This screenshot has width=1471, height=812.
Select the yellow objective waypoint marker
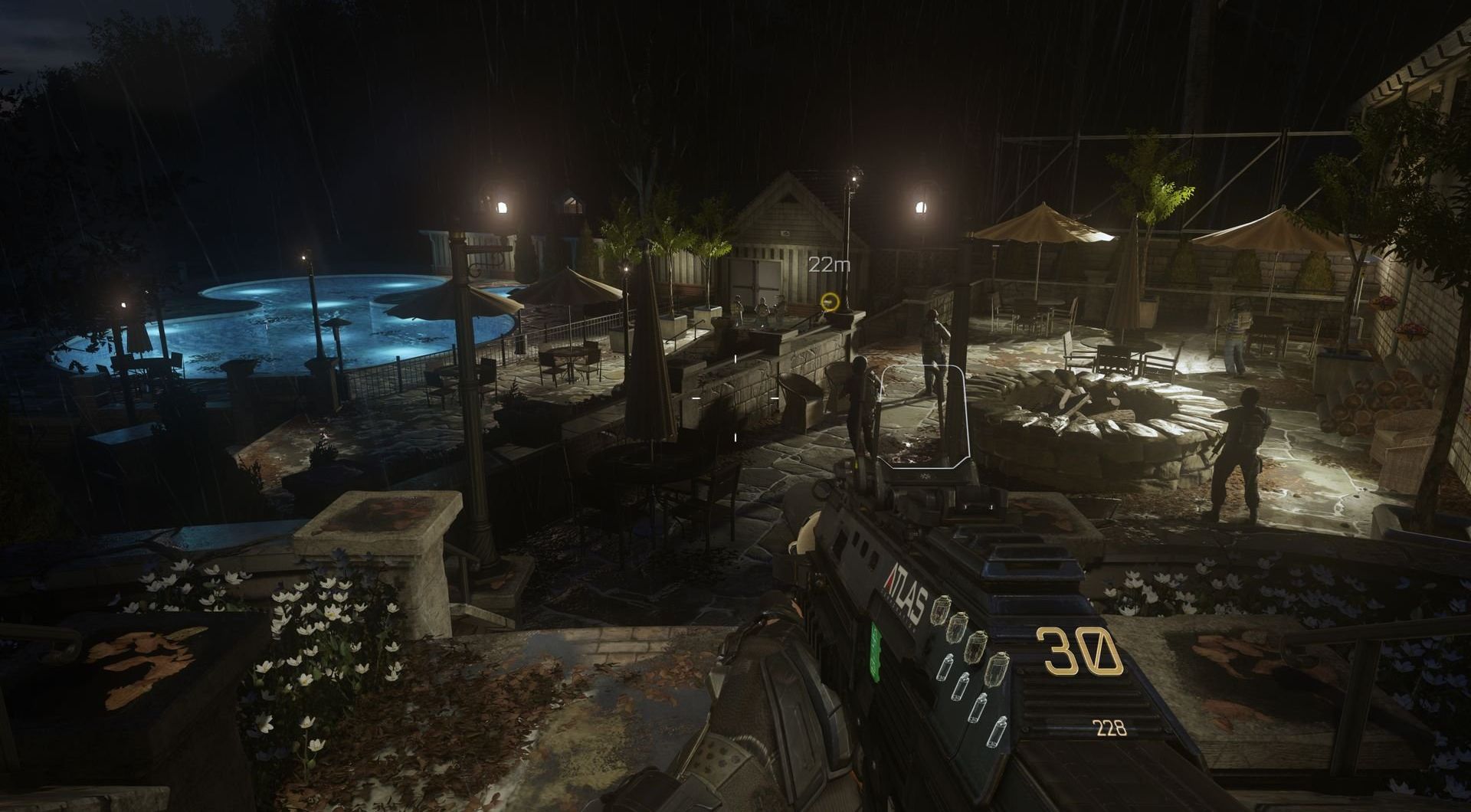point(828,301)
